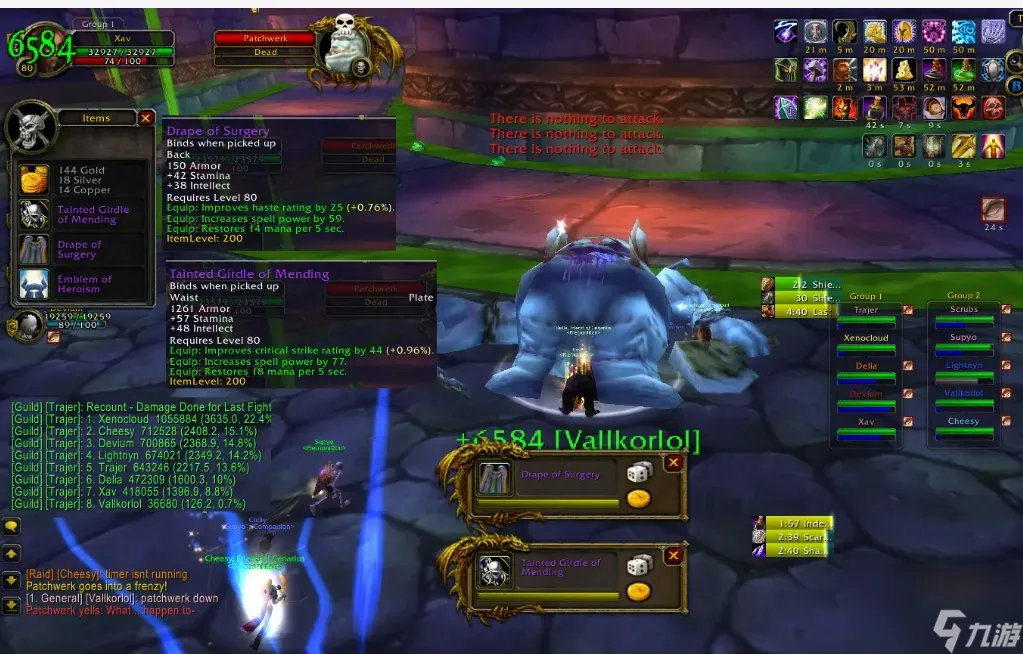
Task: Take Tainted Girdle of Mending from loot list
Action: pos(35,215)
